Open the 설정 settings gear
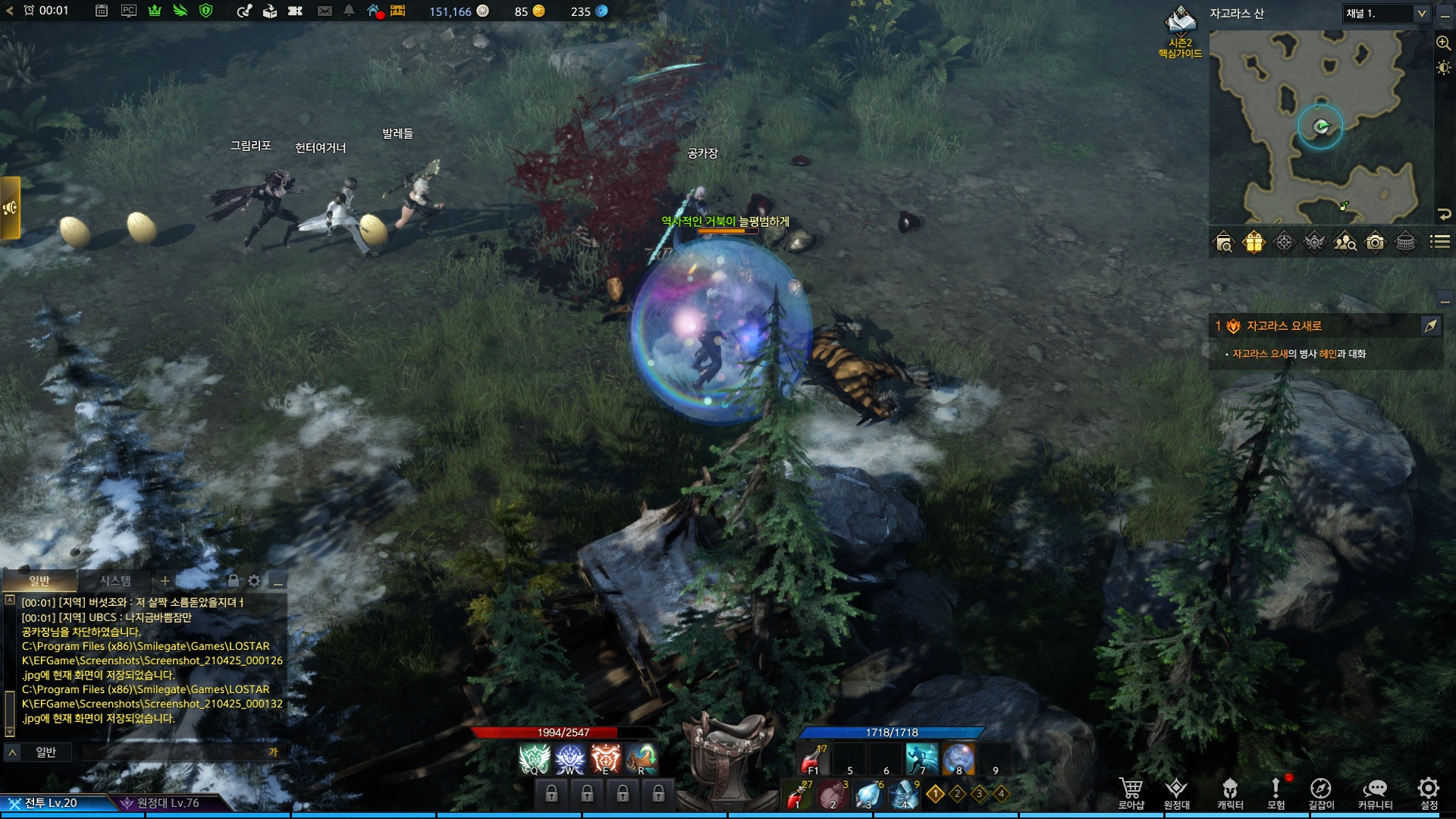Image resolution: width=1456 pixels, height=819 pixels. [1429, 793]
